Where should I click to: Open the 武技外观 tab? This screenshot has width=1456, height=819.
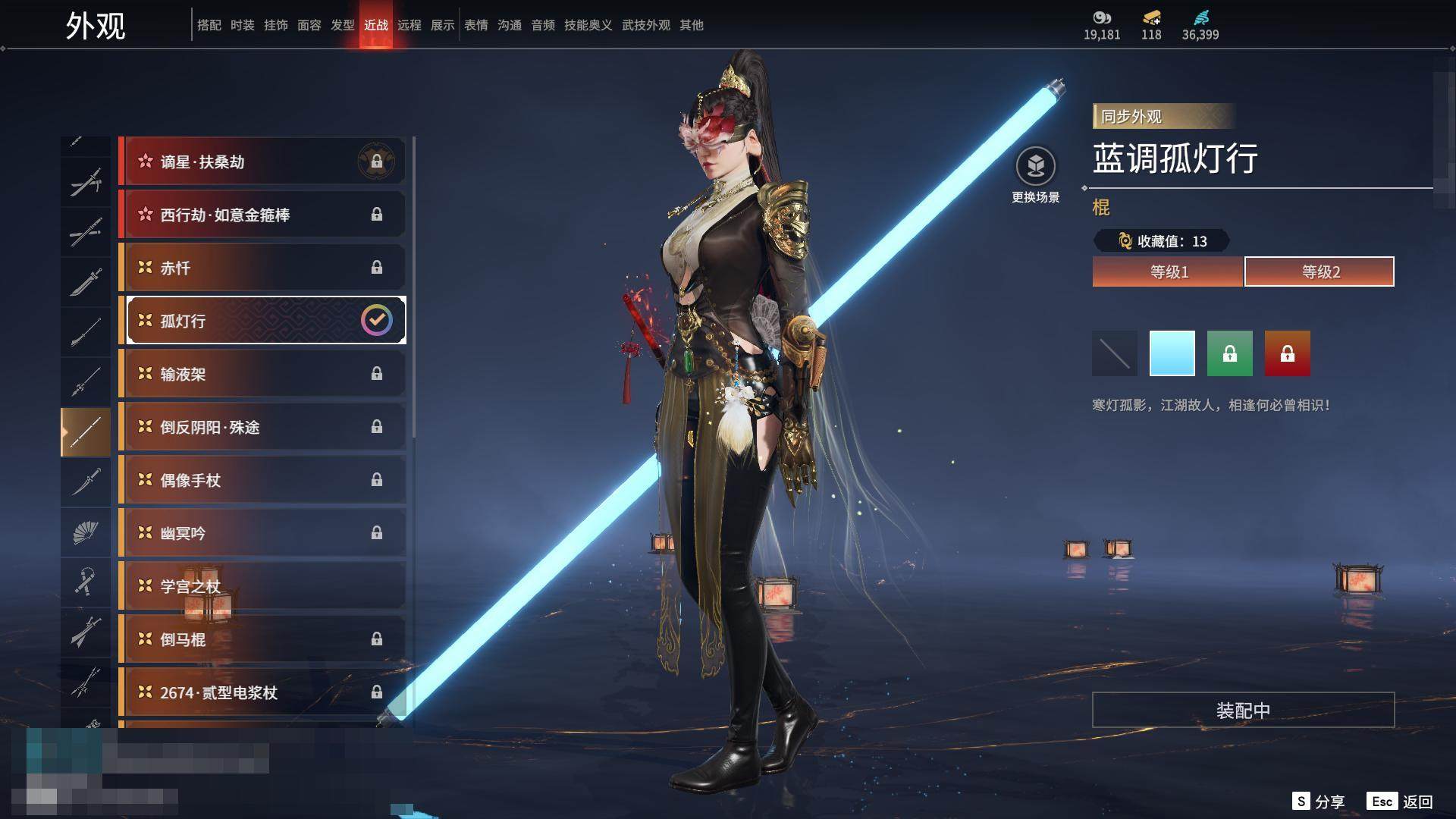click(x=646, y=25)
